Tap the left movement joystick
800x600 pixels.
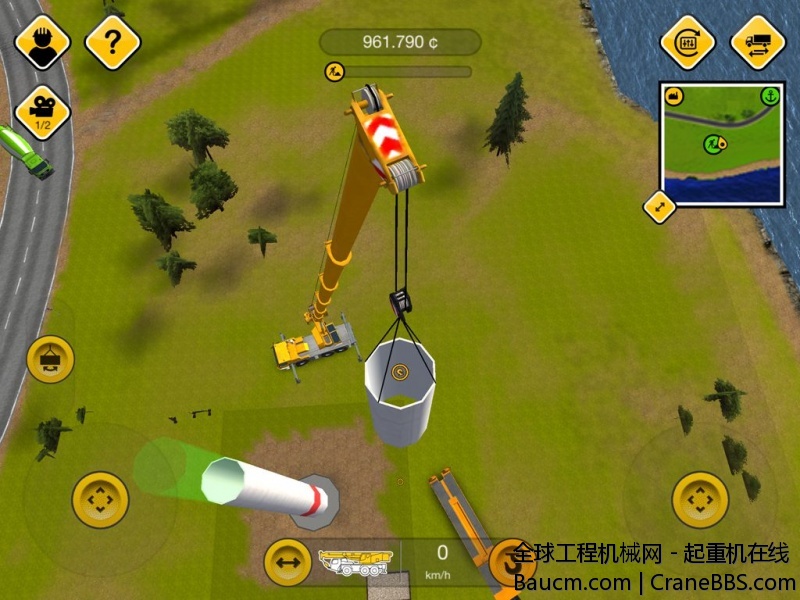click(100, 499)
